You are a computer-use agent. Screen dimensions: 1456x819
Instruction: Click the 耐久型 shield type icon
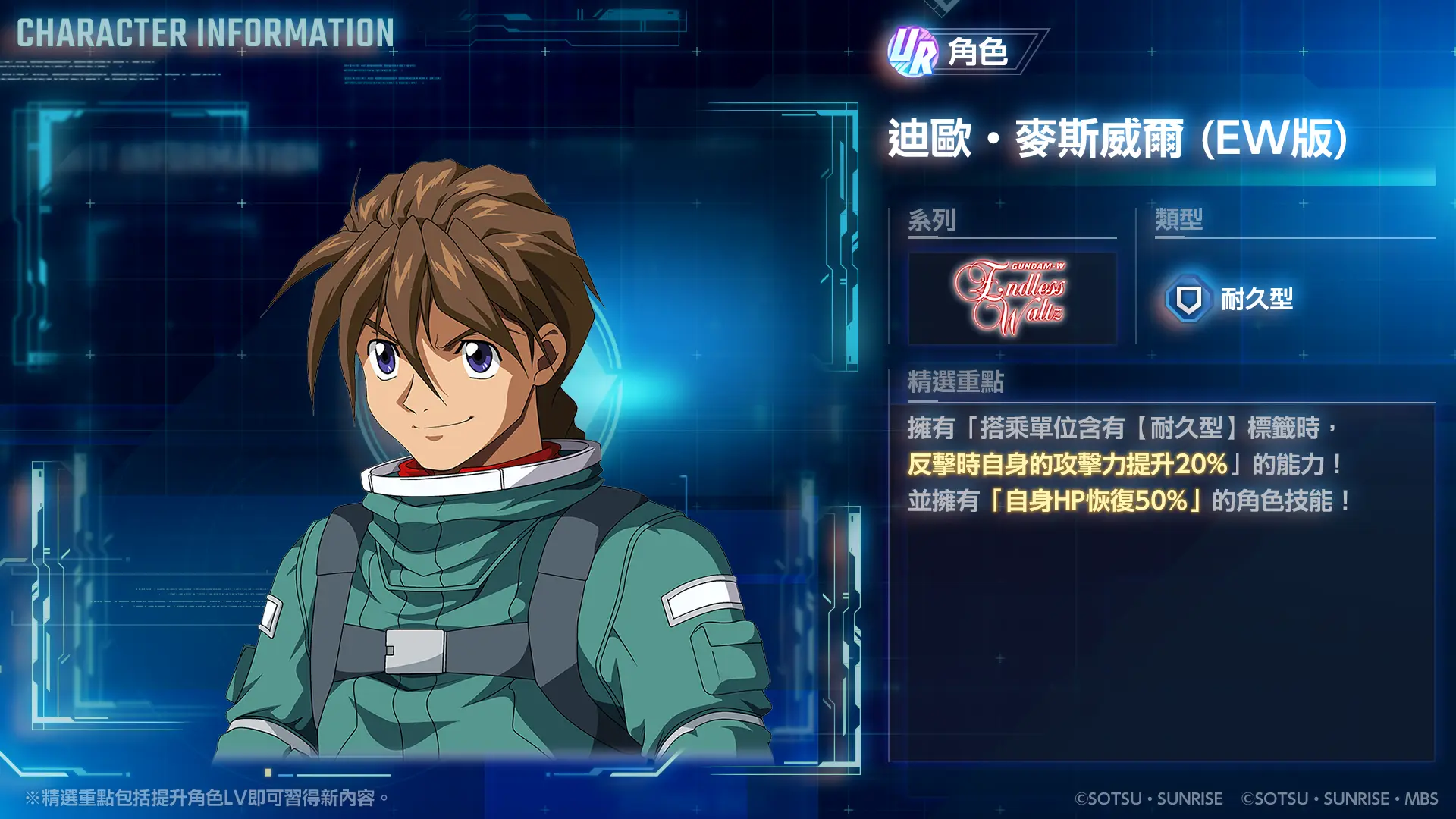click(x=1188, y=299)
